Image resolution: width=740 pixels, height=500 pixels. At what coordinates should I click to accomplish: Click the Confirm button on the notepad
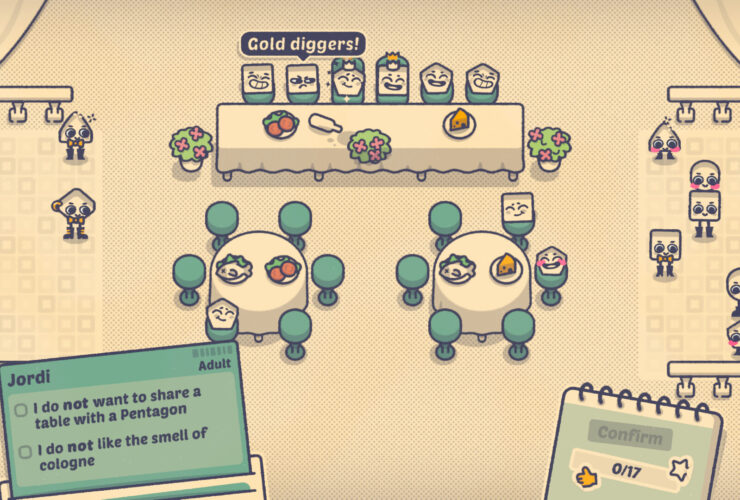(629, 435)
